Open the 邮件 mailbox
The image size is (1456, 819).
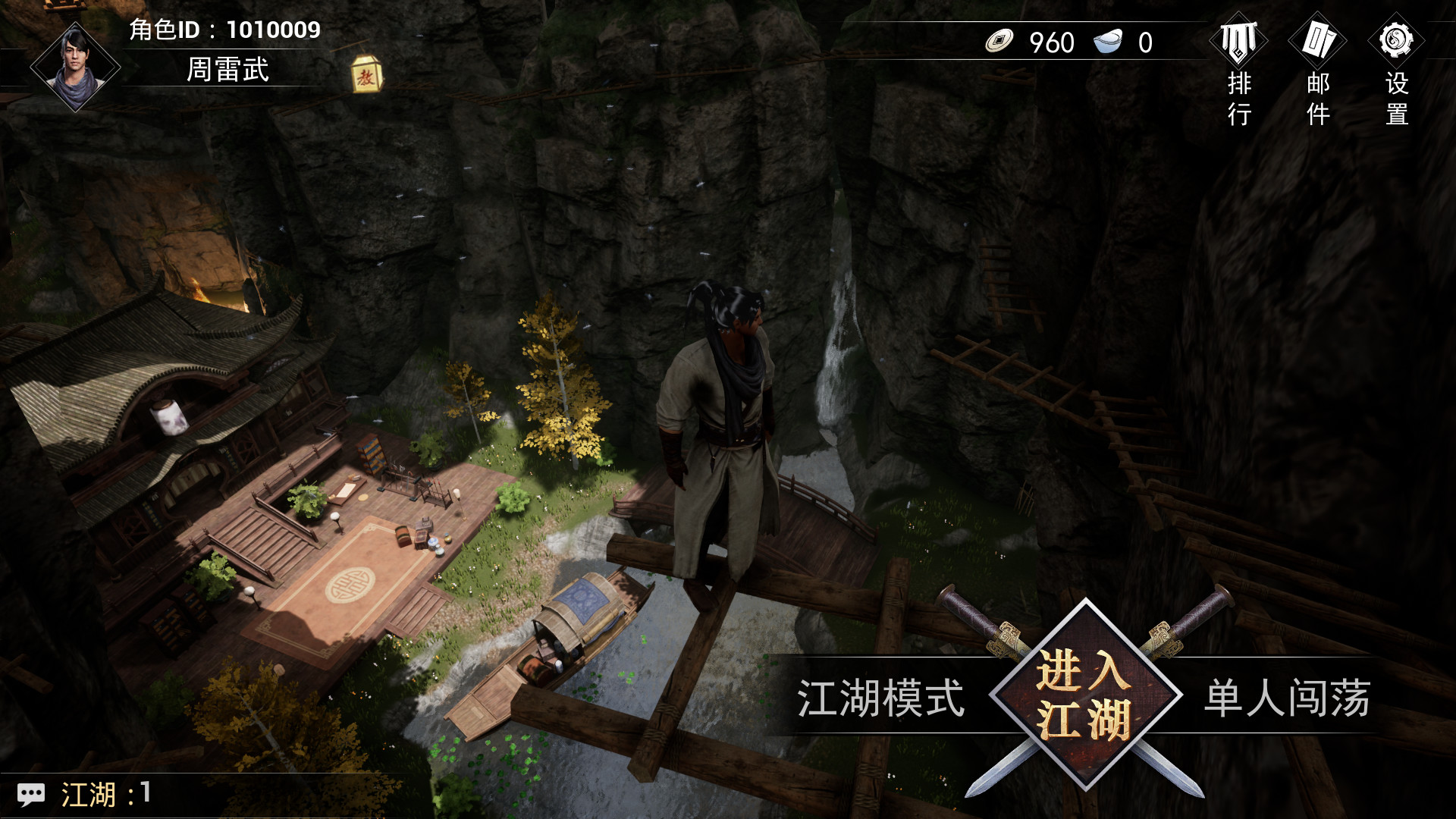click(1318, 42)
